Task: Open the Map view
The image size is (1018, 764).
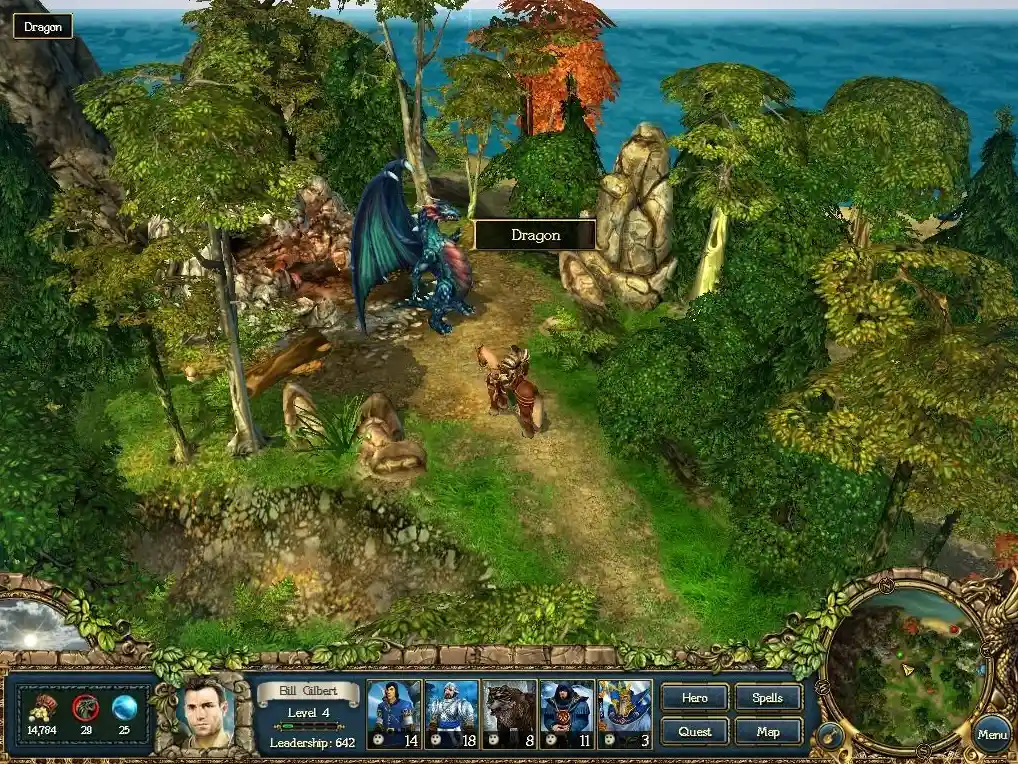Action: coord(768,731)
